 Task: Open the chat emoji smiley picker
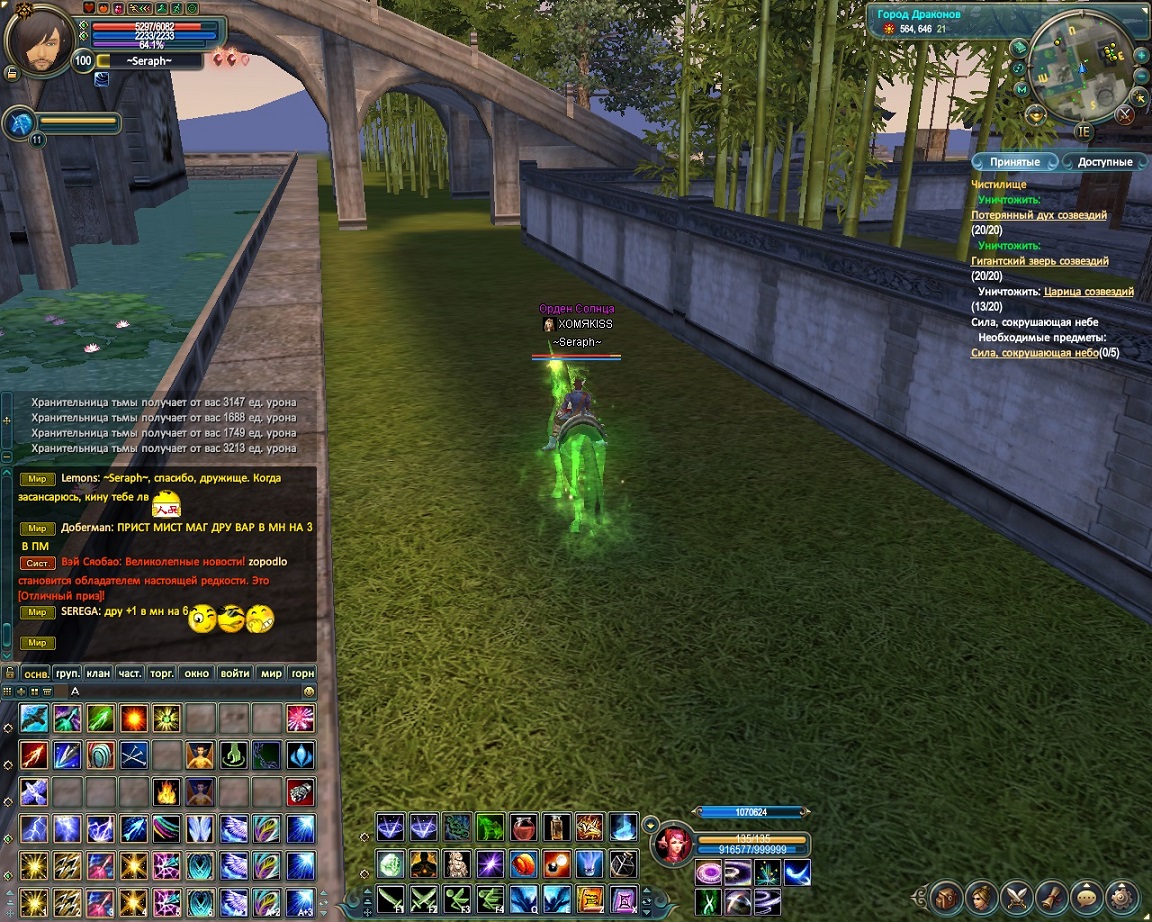pyautogui.click(x=309, y=691)
